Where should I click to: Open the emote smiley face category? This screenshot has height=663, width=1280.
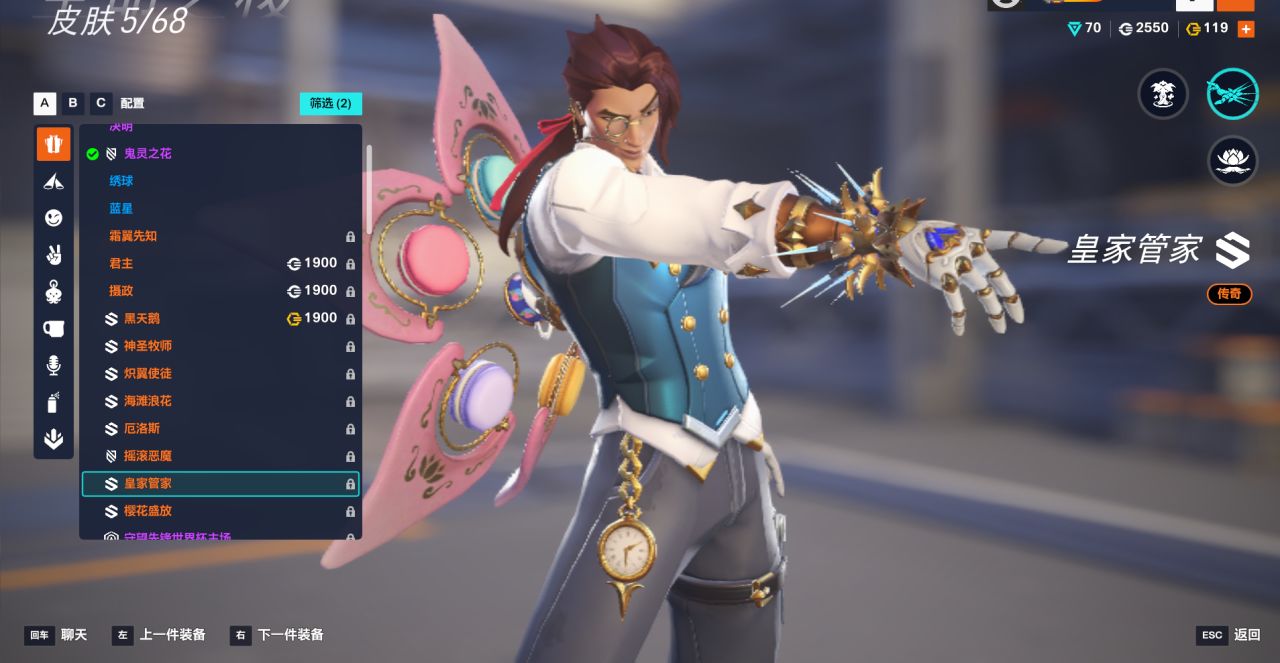pos(54,218)
